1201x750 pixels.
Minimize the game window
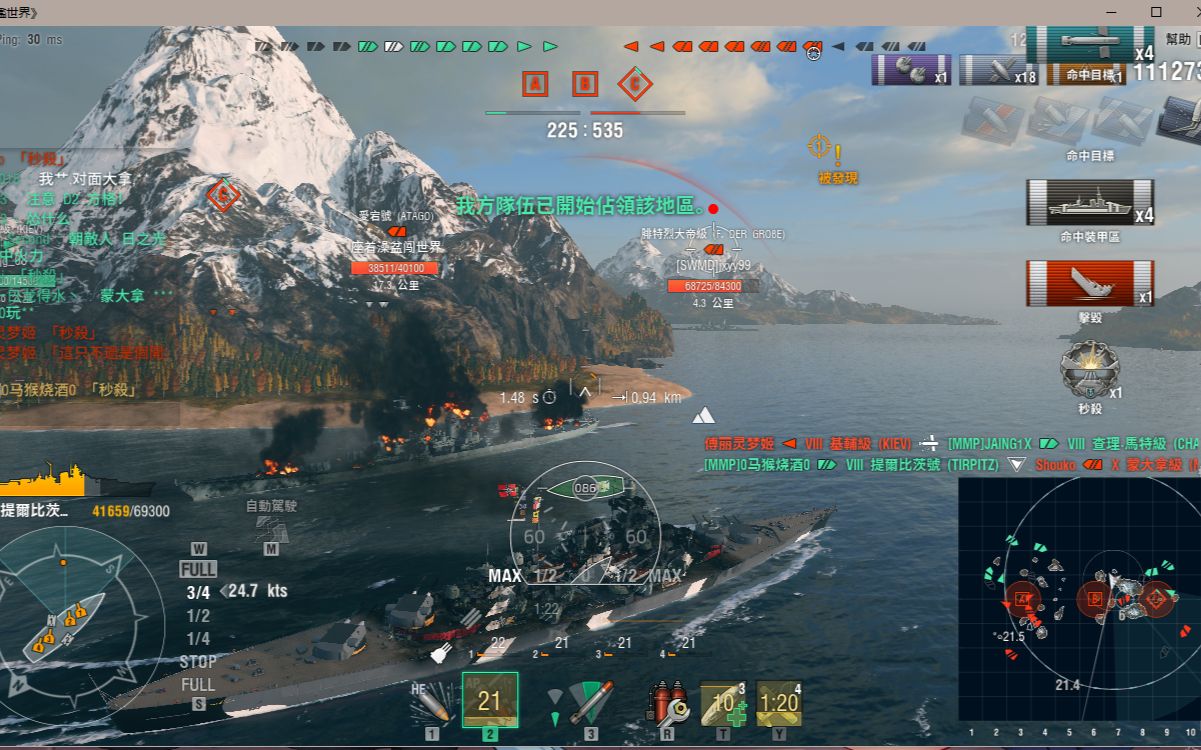(x=1112, y=12)
